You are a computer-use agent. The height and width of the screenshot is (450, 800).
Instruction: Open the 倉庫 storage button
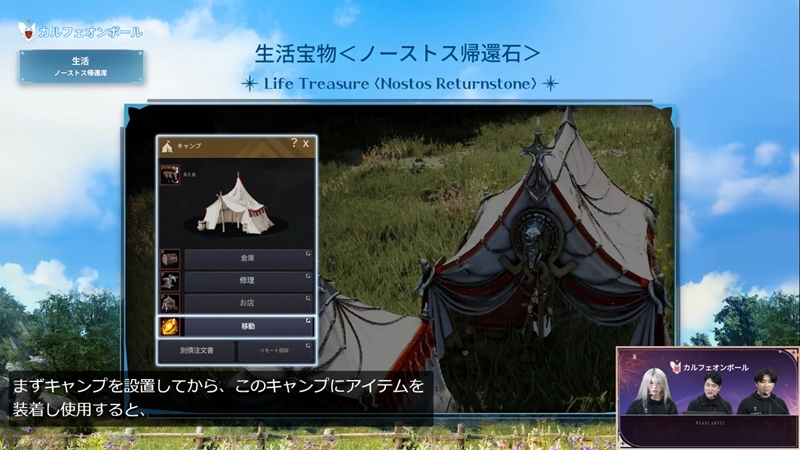point(249,259)
